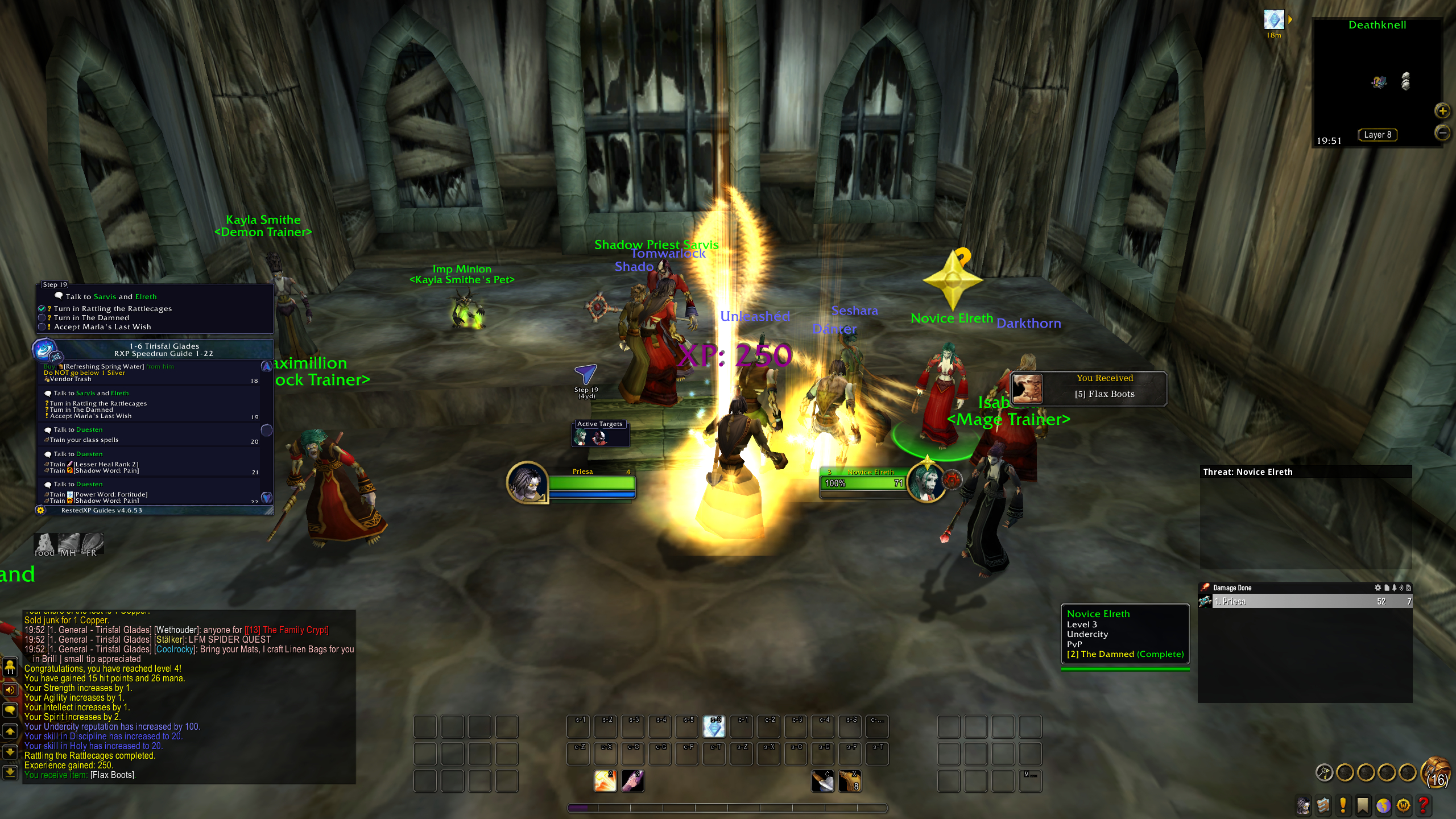The height and width of the screenshot is (819, 1456).
Task: Zoom in the minimap with plus button
Action: coord(1442,111)
